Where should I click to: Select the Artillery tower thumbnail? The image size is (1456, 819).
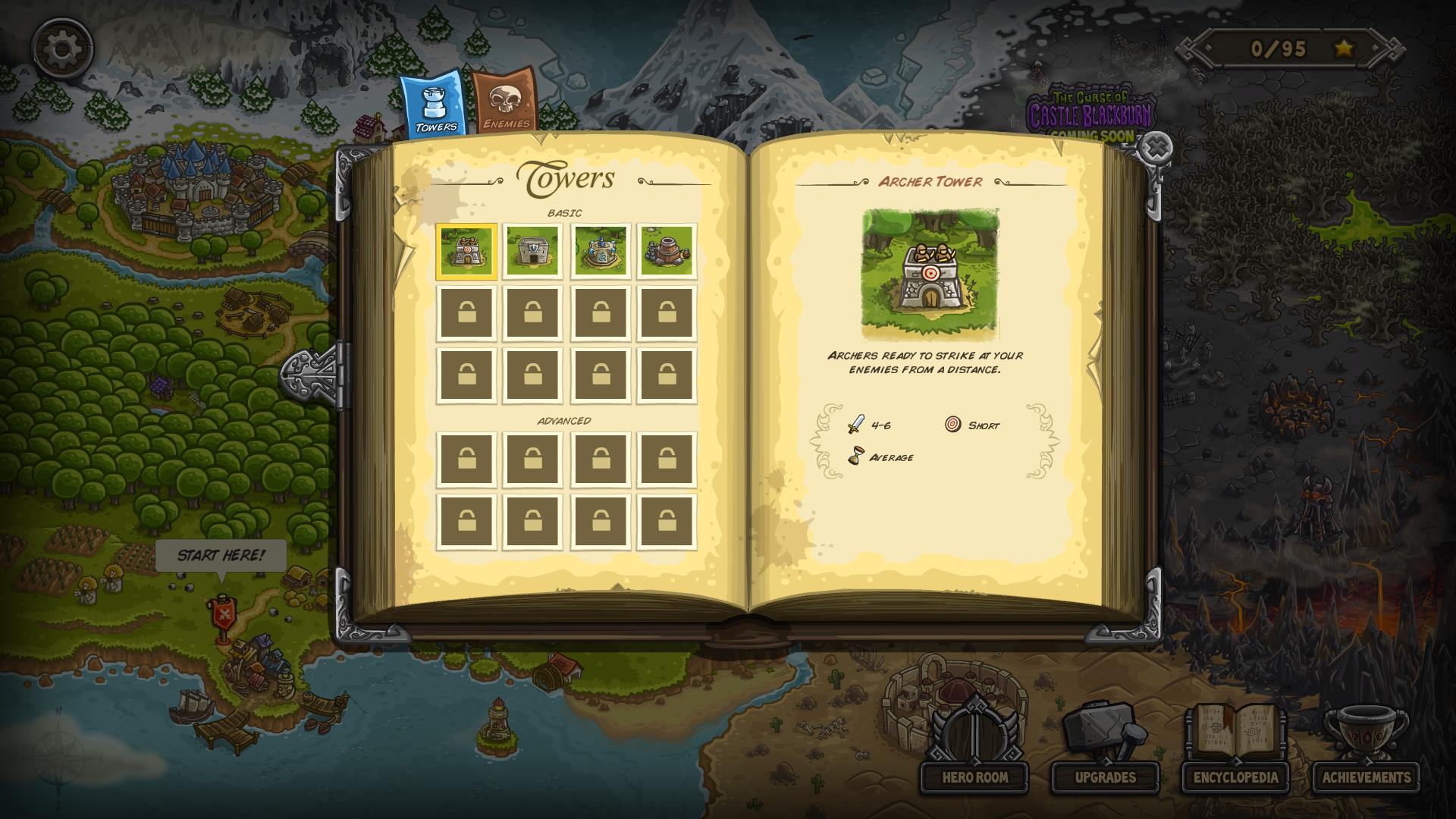[x=667, y=251]
